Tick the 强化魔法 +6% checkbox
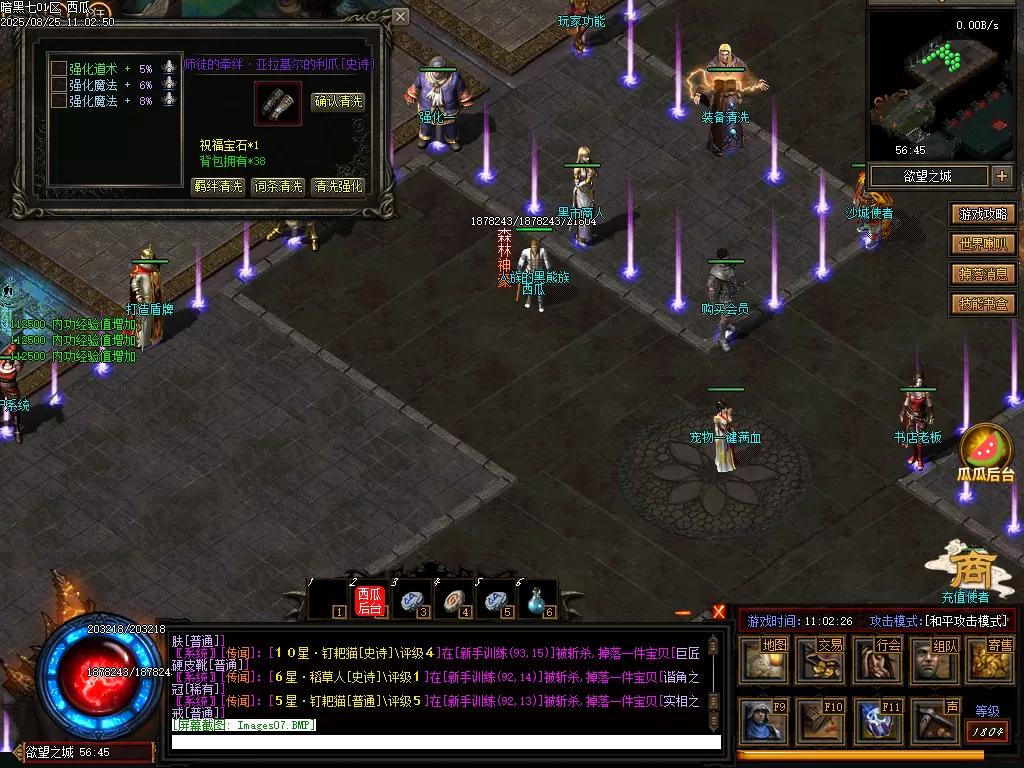The image size is (1024, 768). click(59, 85)
